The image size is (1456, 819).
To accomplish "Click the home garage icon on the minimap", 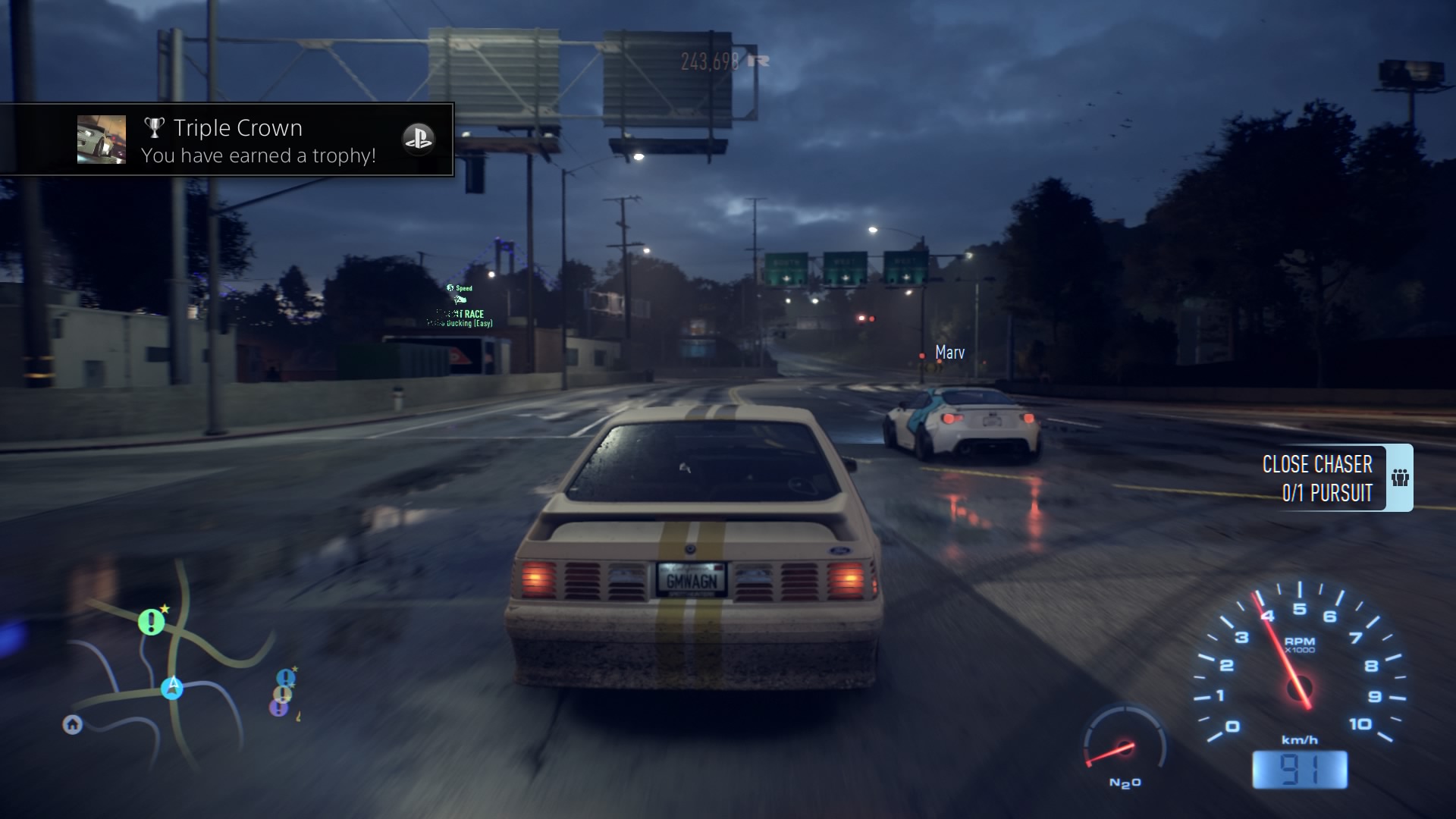I will [72, 725].
